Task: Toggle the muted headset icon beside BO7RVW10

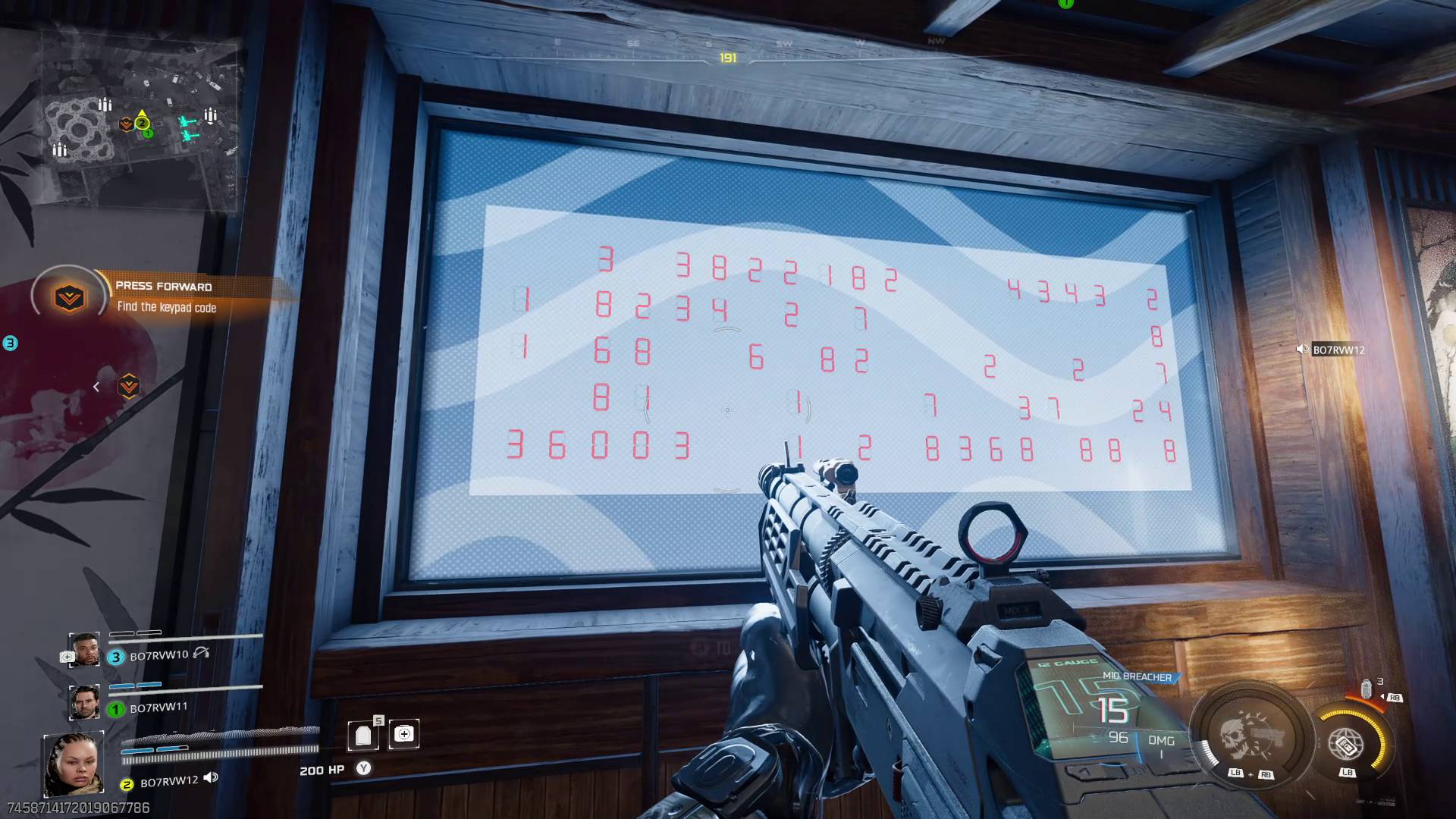Action: coord(202,654)
